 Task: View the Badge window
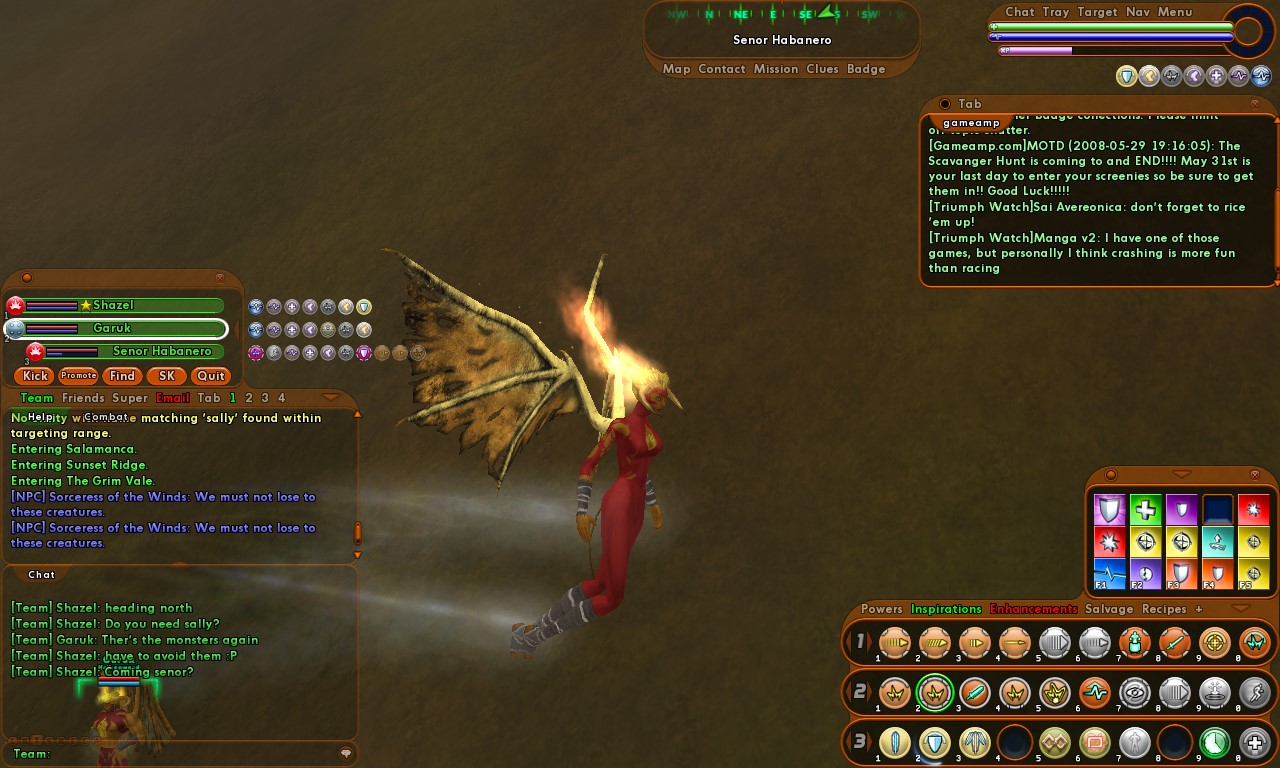[x=866, y=69]
